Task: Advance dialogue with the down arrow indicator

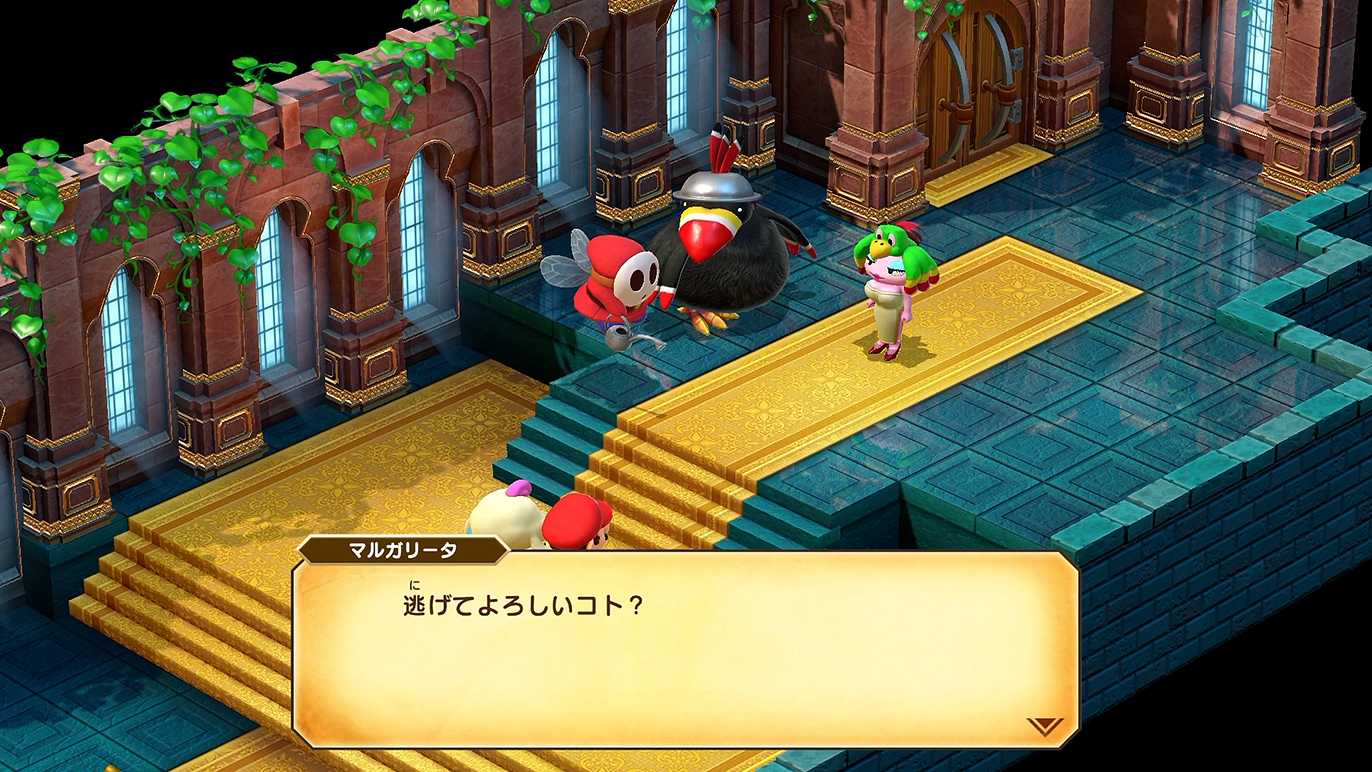Action: [x=1044, y=726]
